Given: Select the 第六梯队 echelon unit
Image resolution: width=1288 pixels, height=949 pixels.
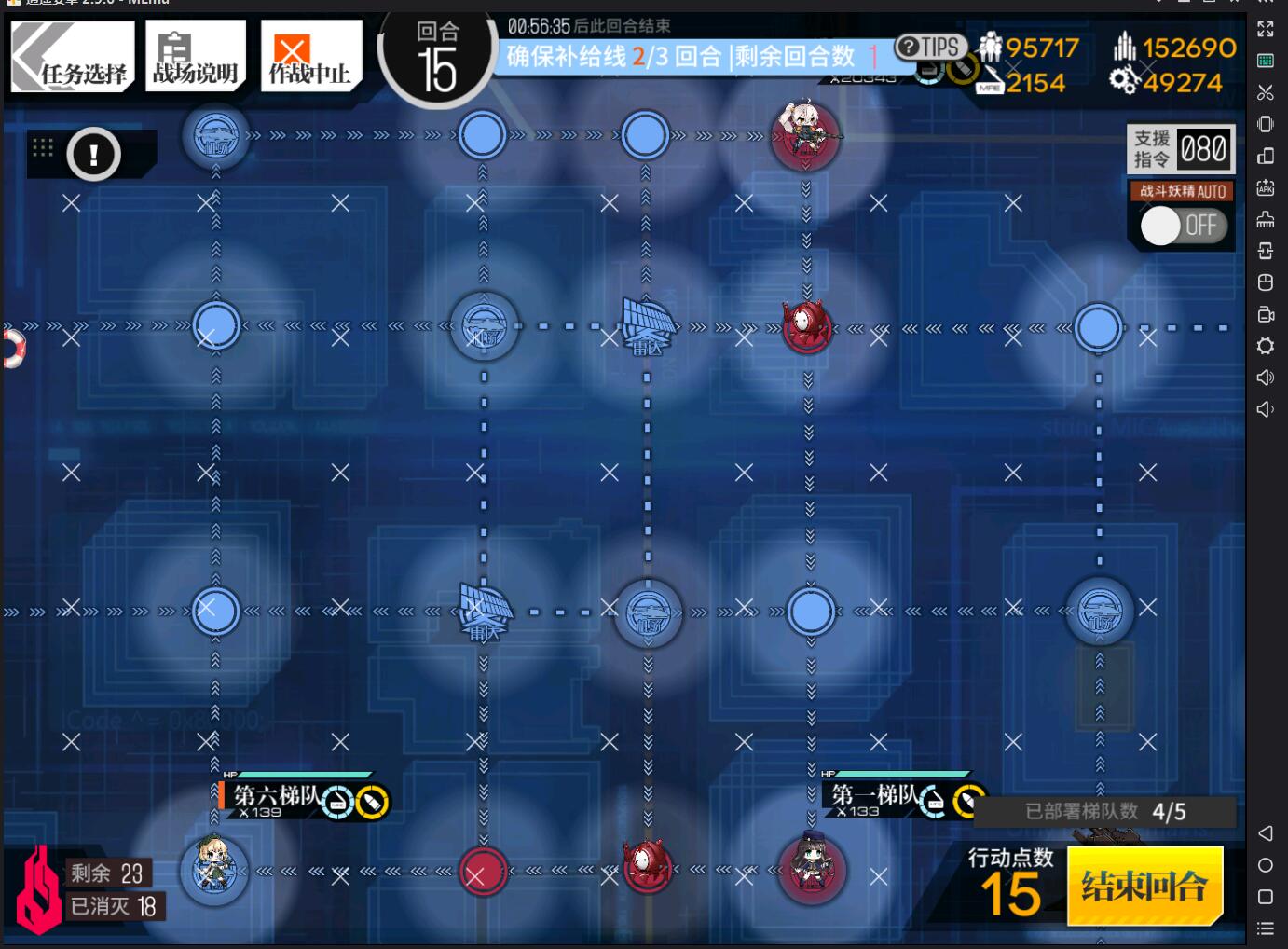Looking at the screenshot, I should [214, 869].
